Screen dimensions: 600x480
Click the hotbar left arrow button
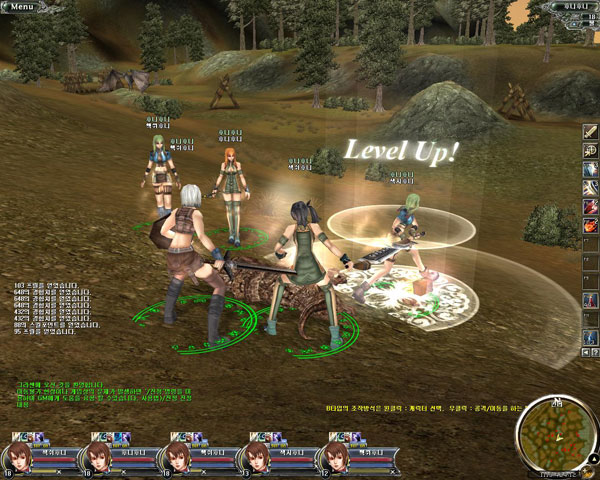[584, 353]
